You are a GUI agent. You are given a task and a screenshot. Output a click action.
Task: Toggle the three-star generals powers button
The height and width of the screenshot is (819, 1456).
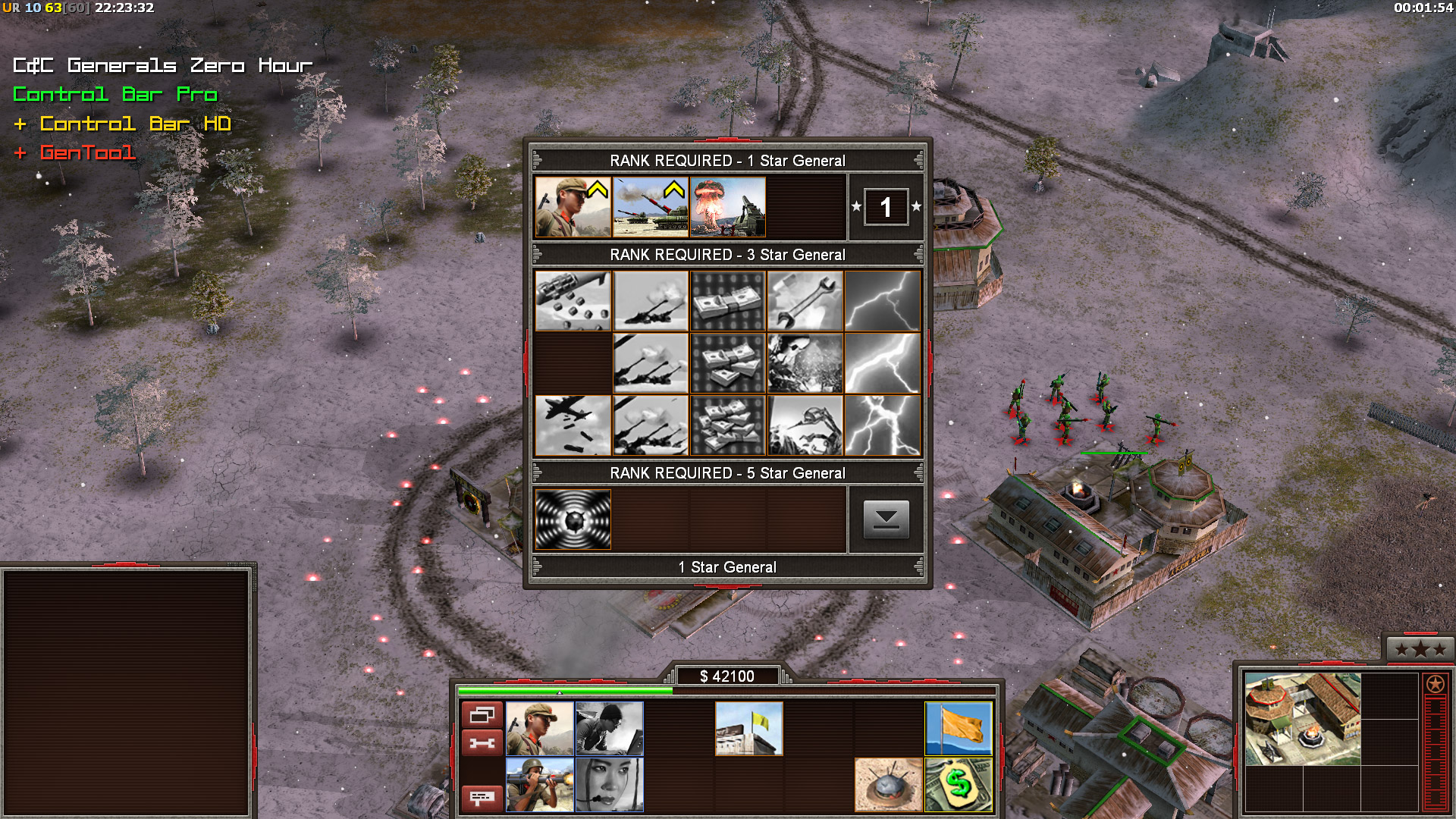1420,649
